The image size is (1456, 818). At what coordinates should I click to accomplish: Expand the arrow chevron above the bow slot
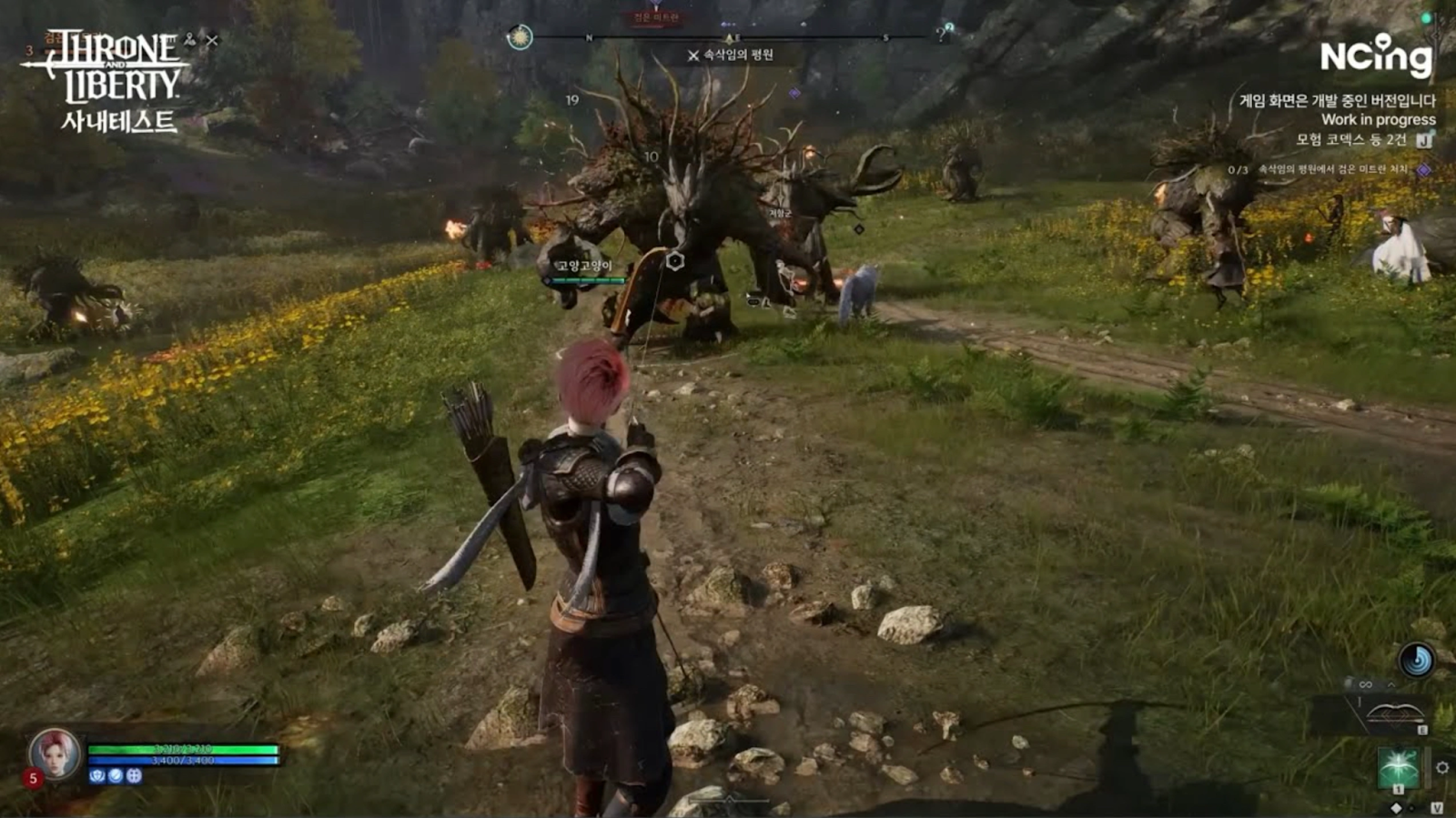1390,684
